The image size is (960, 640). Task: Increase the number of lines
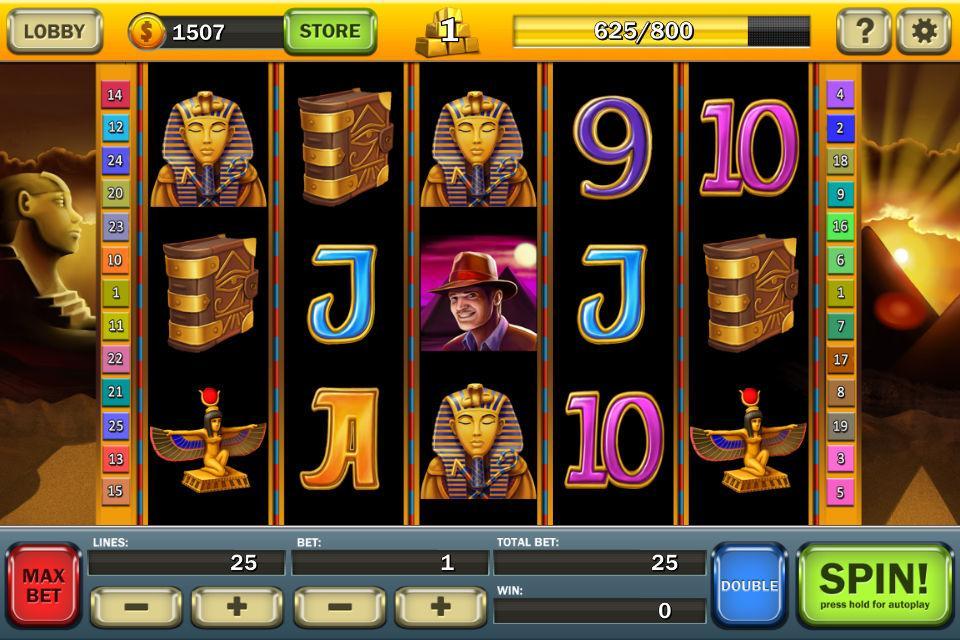point(236,607)
